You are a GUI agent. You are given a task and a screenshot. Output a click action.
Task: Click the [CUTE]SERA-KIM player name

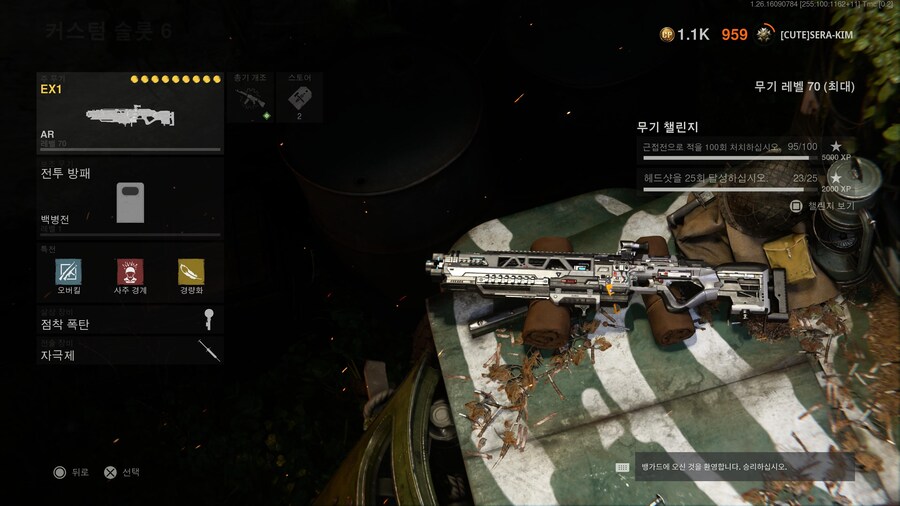coord(818,35)
